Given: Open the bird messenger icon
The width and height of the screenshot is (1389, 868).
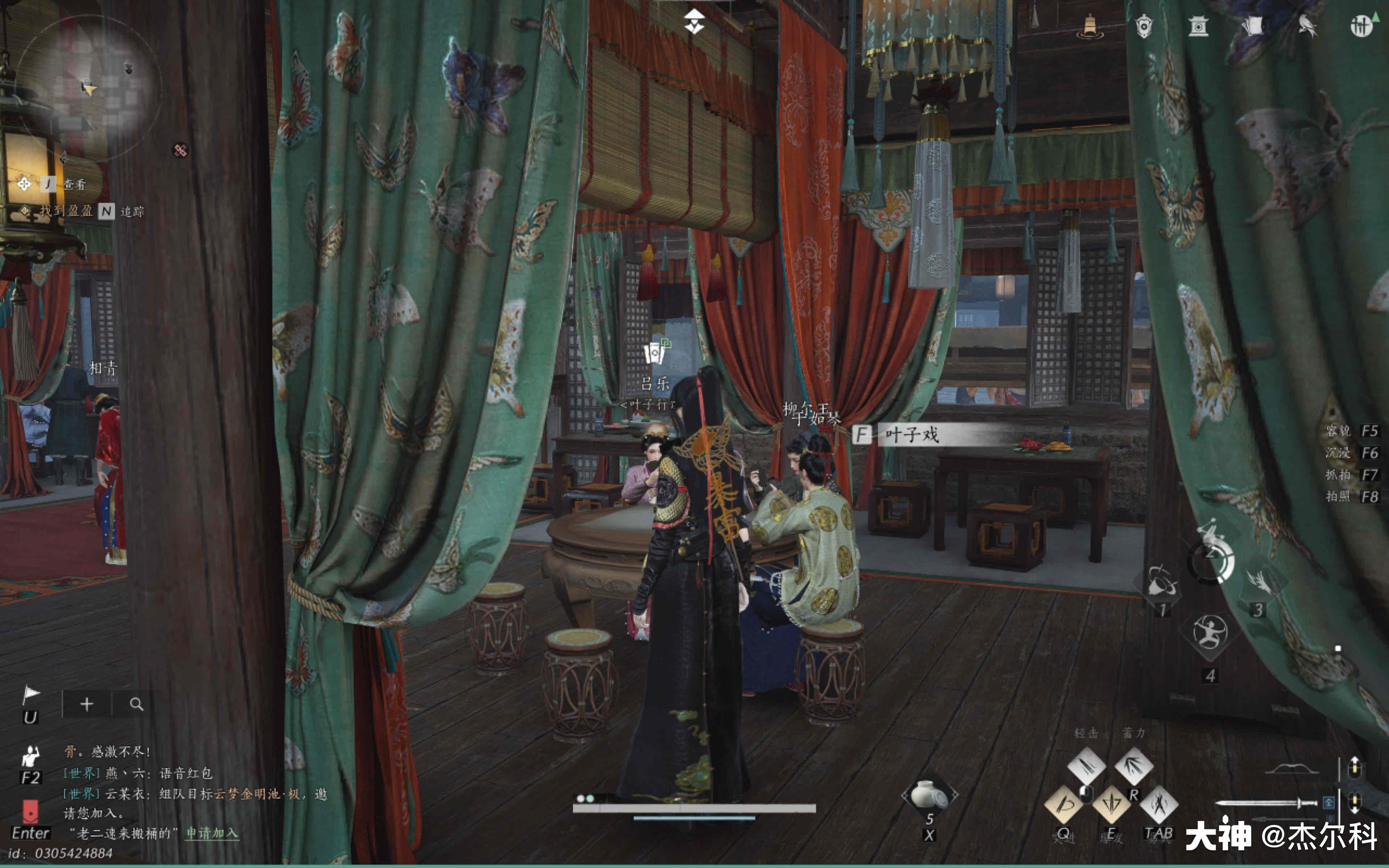Looking at the screenshot, I should coord(1307,26).
